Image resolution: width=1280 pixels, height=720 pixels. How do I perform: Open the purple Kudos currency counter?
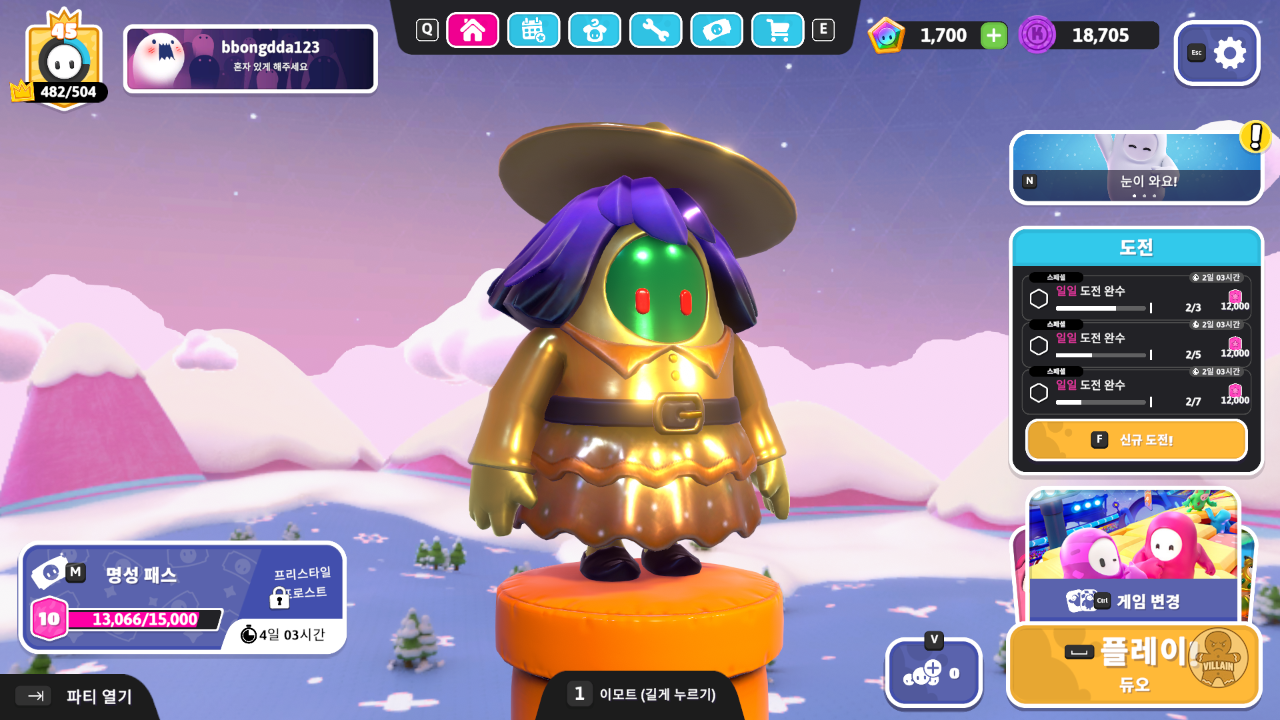pyautogui.click(x=1088, y=35)
